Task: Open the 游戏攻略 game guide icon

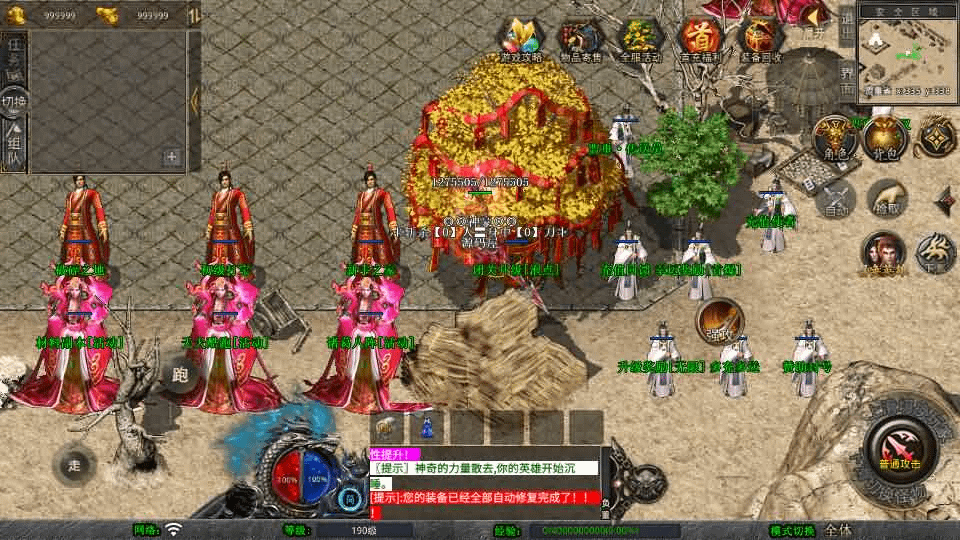Action: [520, 40]
